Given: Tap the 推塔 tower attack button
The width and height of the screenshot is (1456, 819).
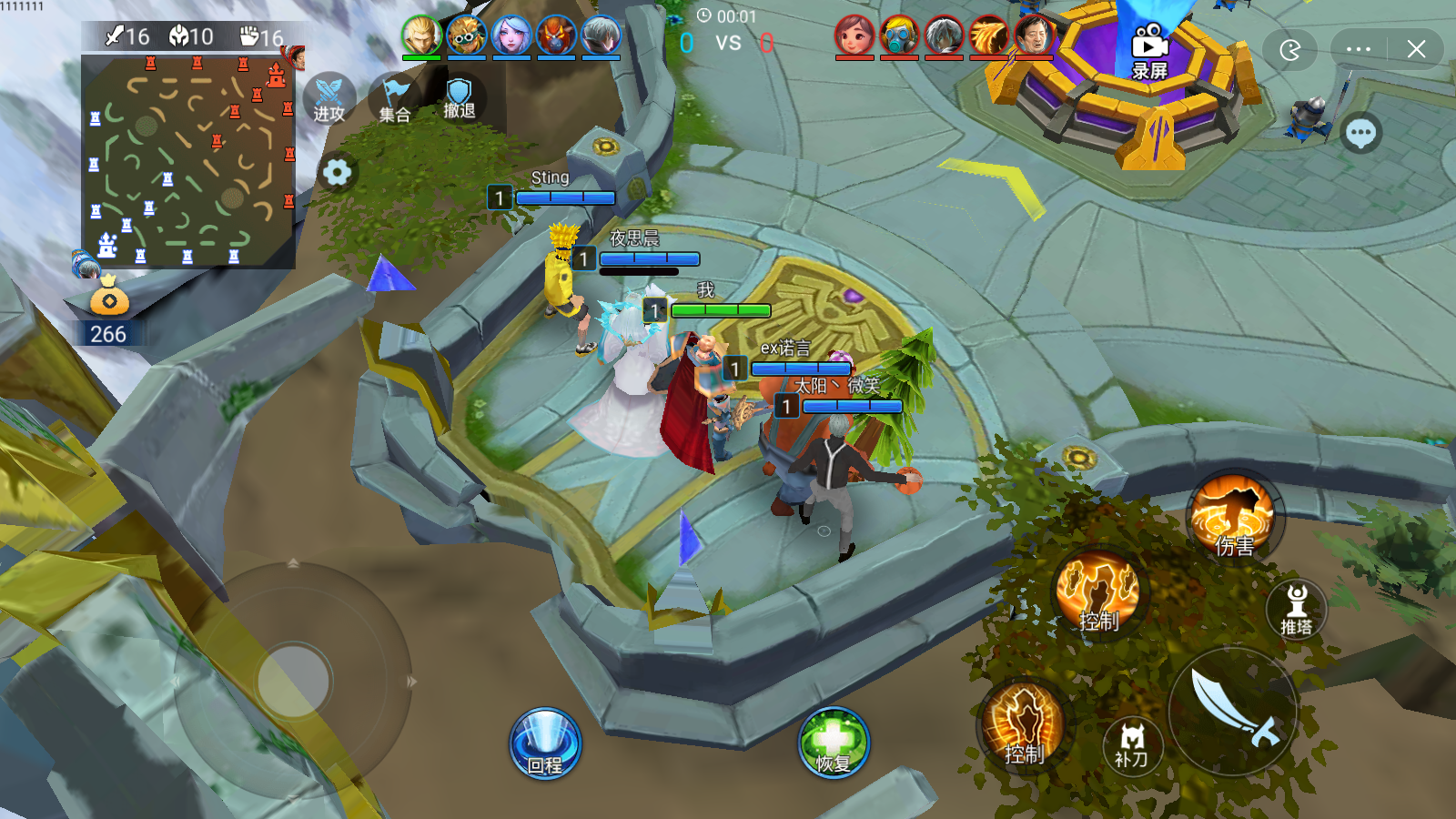Looking at the screenshot, I should pos(1297,608).
